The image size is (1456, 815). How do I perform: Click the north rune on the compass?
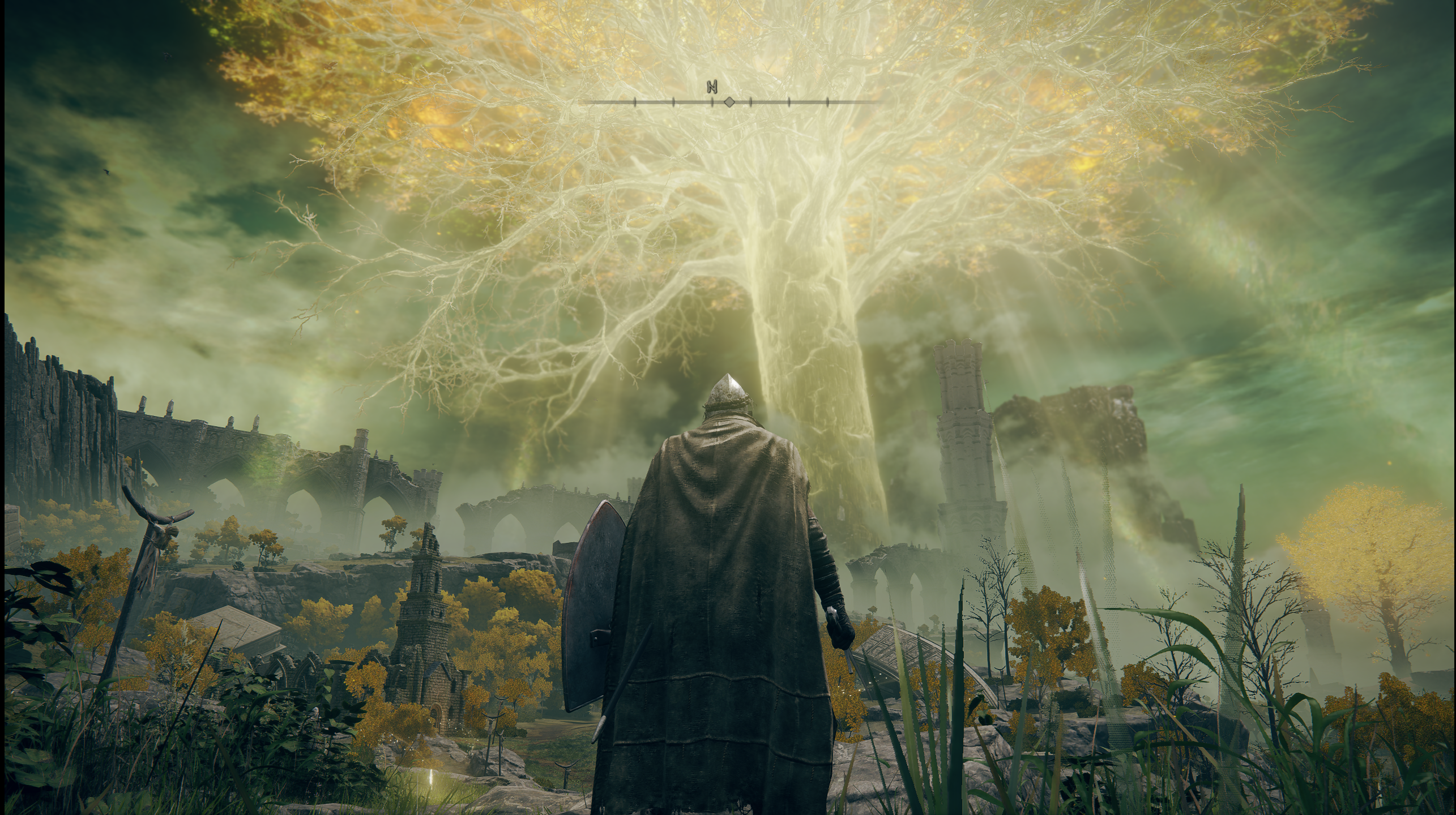click(712, 87)
